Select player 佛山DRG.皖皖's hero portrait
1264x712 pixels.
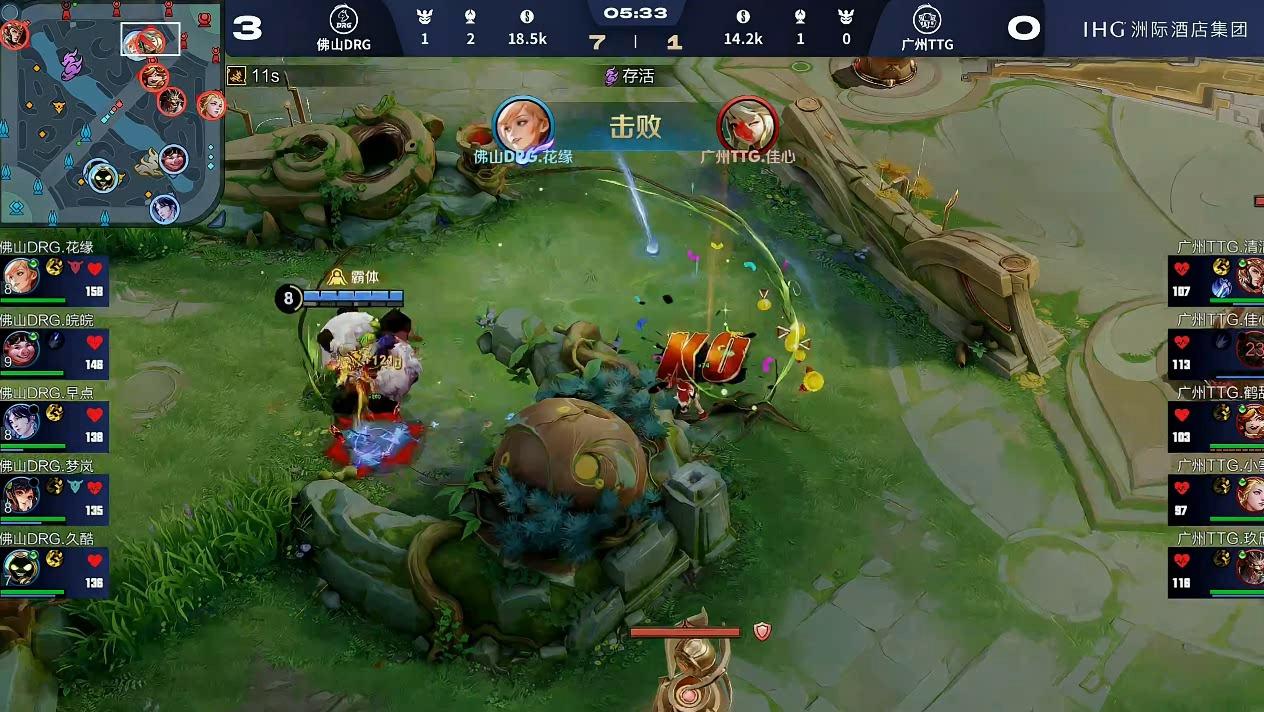point(21,349)
